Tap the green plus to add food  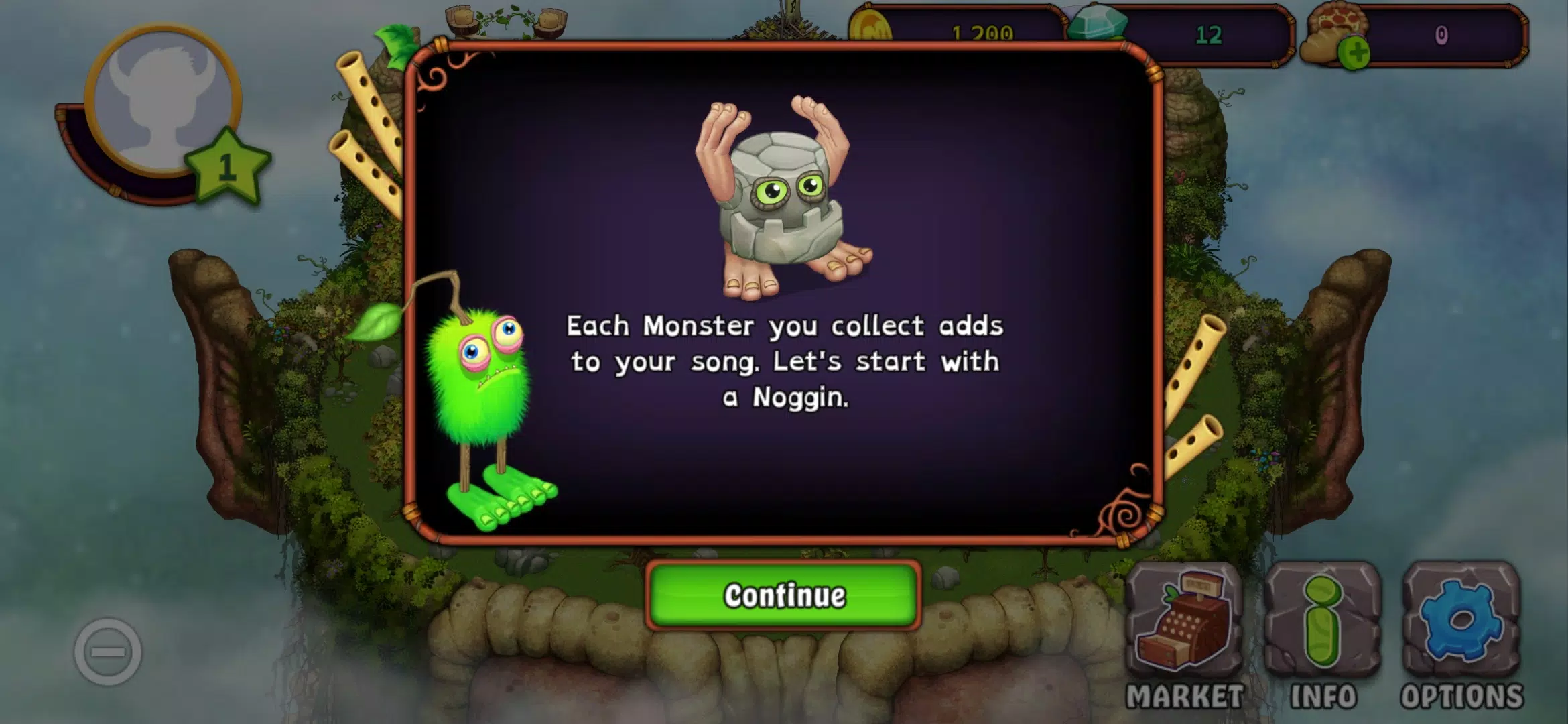pyautogui.click(x=1354, y=54)
